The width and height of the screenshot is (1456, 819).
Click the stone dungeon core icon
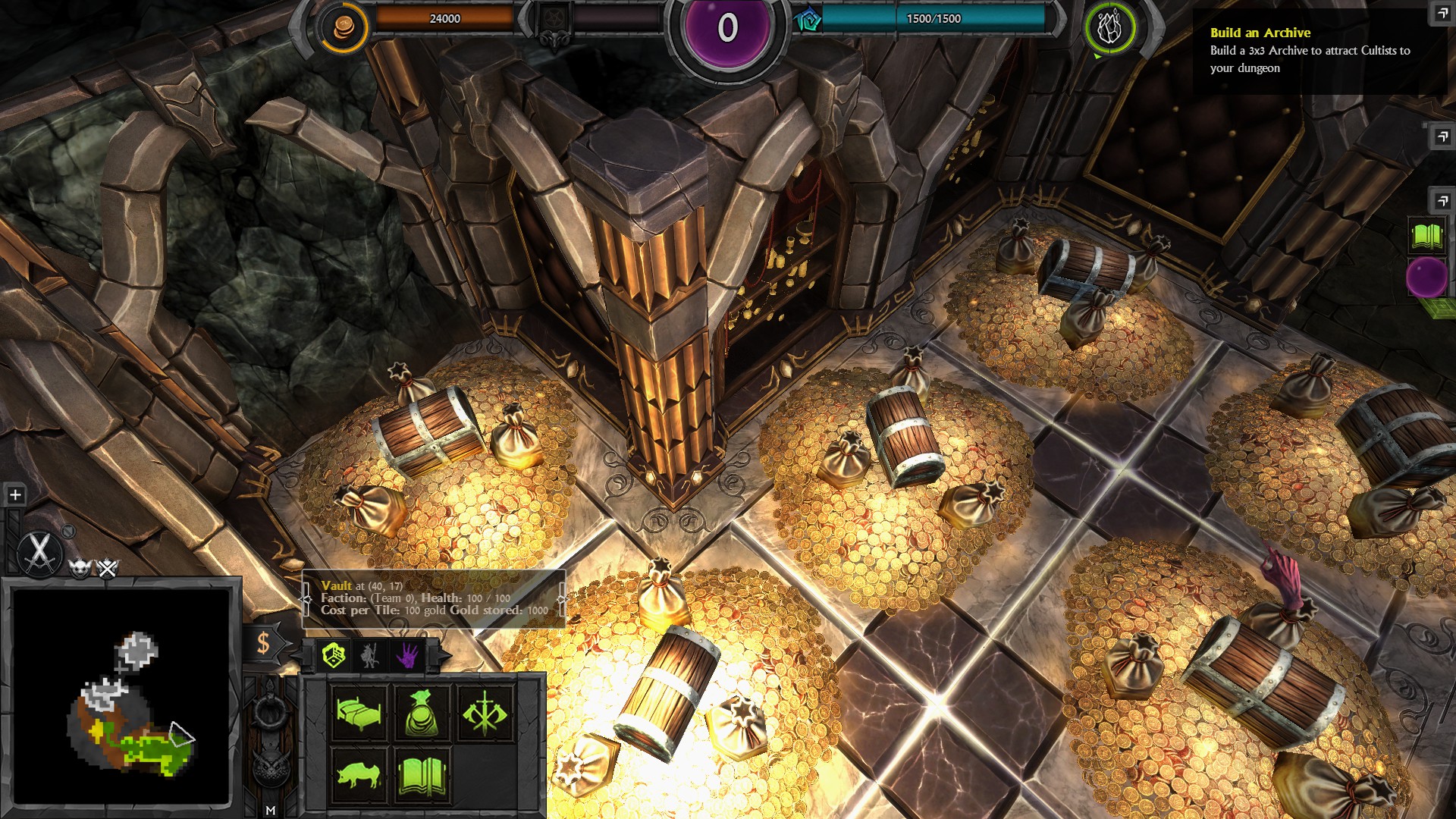1109,27
